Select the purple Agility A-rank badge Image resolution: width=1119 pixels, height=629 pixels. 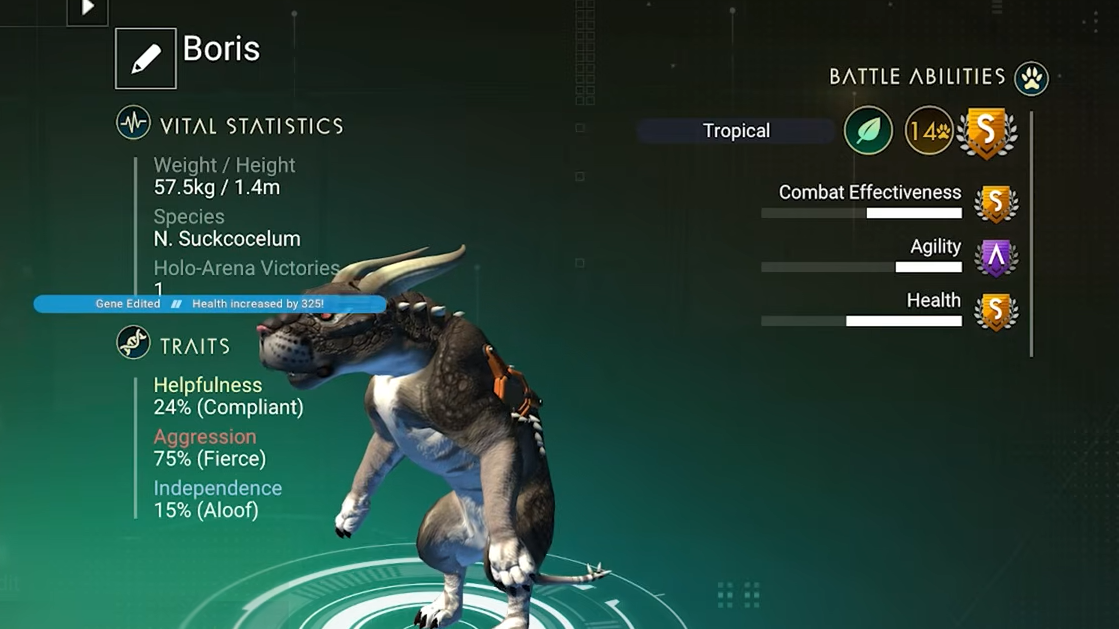coord(995,258)
